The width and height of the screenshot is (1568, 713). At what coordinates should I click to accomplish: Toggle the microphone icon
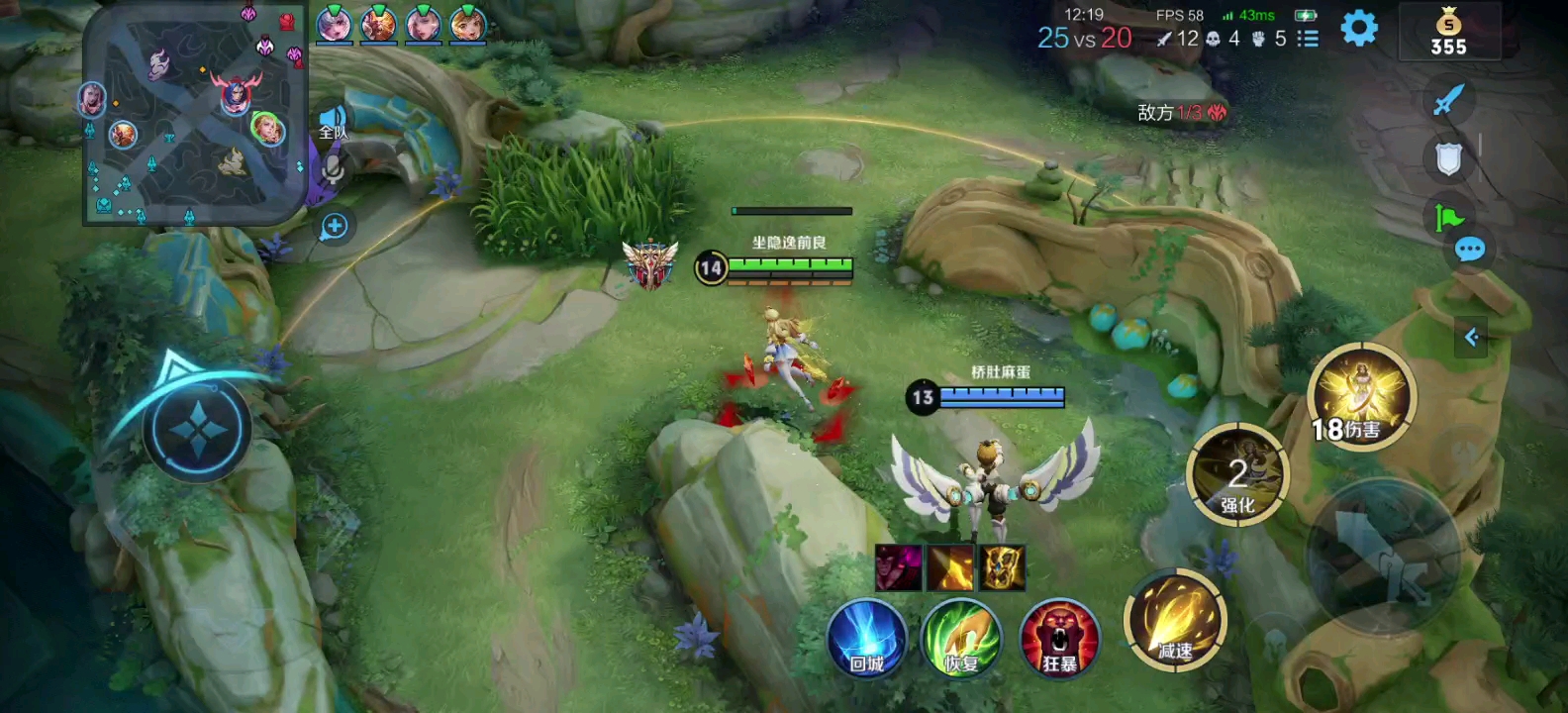(334, 170)
